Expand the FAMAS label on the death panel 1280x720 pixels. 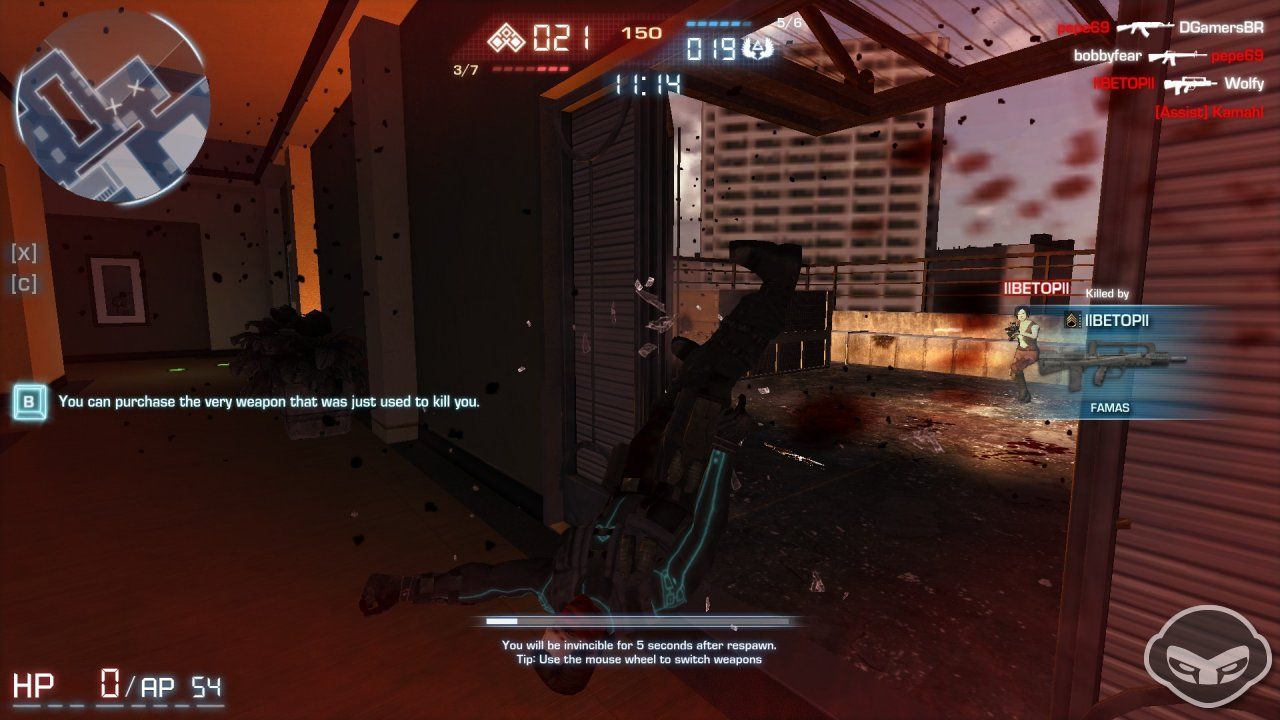point(1111,407)
